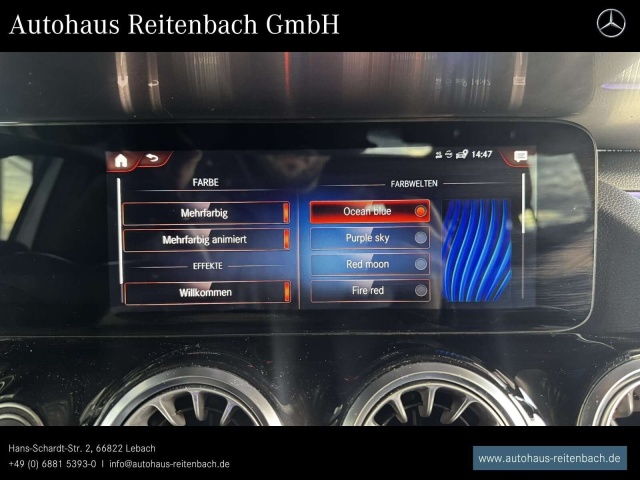The width and height of the screenshot is (640, 480).
Task: Open the www.autohaus-reitenbach.de website link
Action: pos(550,458)
